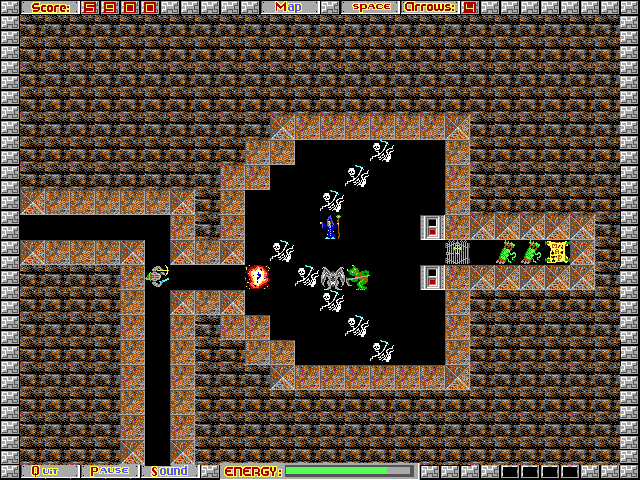Click the Quit button
The image size is (640, 480).
(x=49, y=471)
